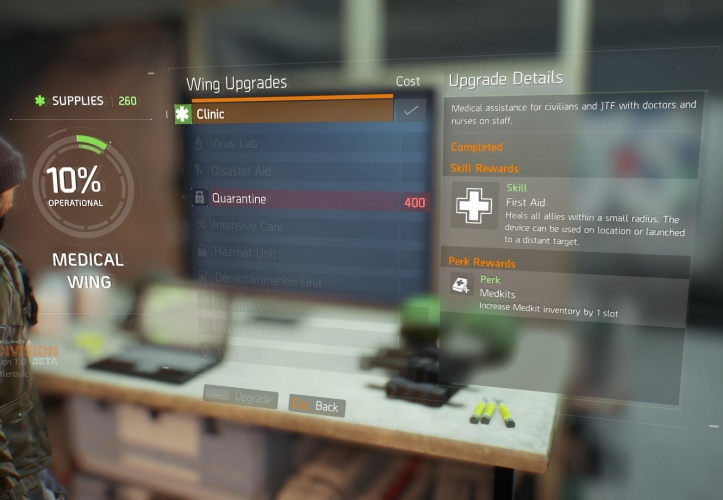723x500 pixels.
Task: Select the Intensive Care upgrade
Action: 290,227
